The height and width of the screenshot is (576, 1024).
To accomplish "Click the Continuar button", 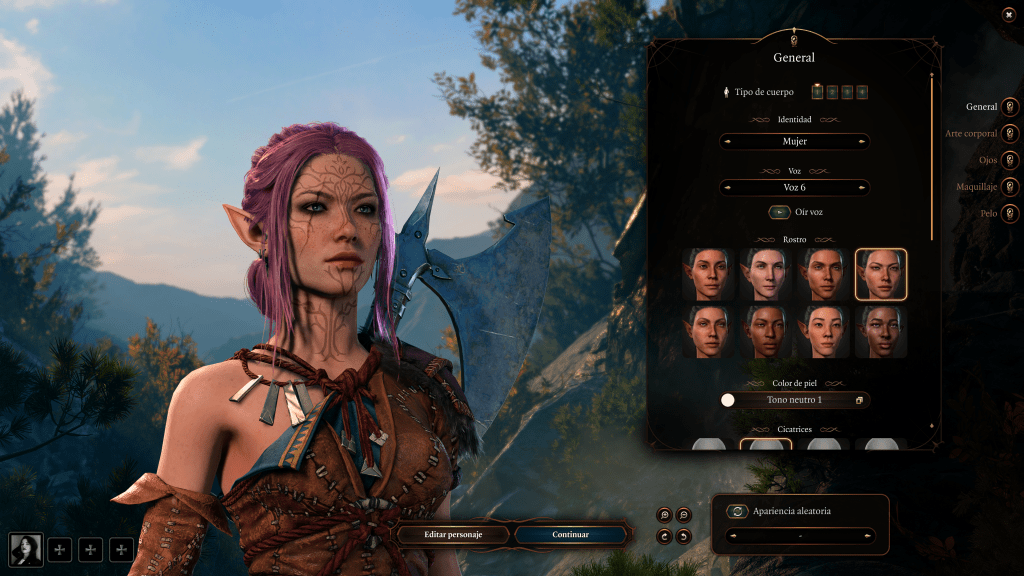I will 570,535.
